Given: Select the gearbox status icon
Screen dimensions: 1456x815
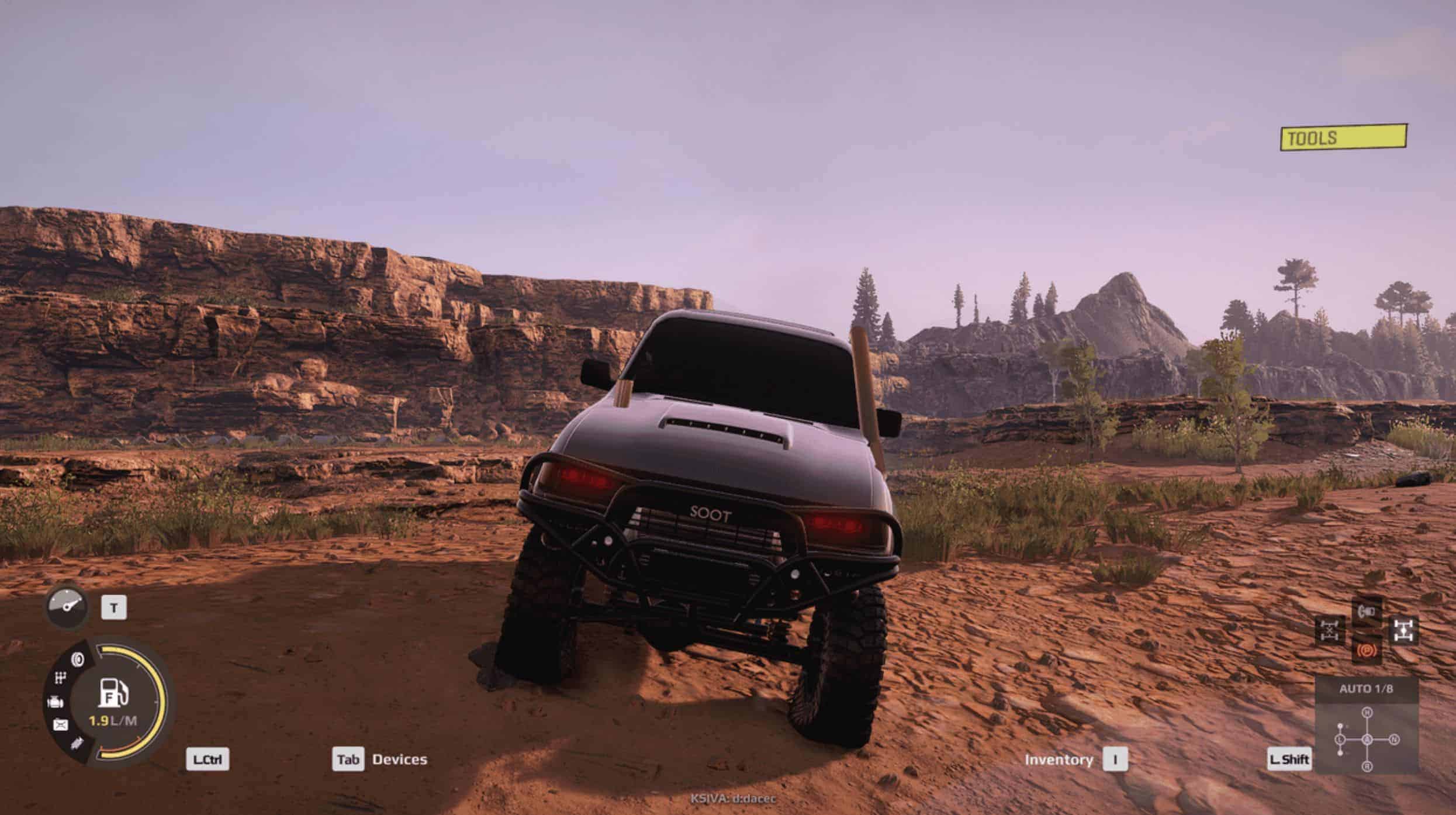Looking at the screenshot, I should [60, 678].
